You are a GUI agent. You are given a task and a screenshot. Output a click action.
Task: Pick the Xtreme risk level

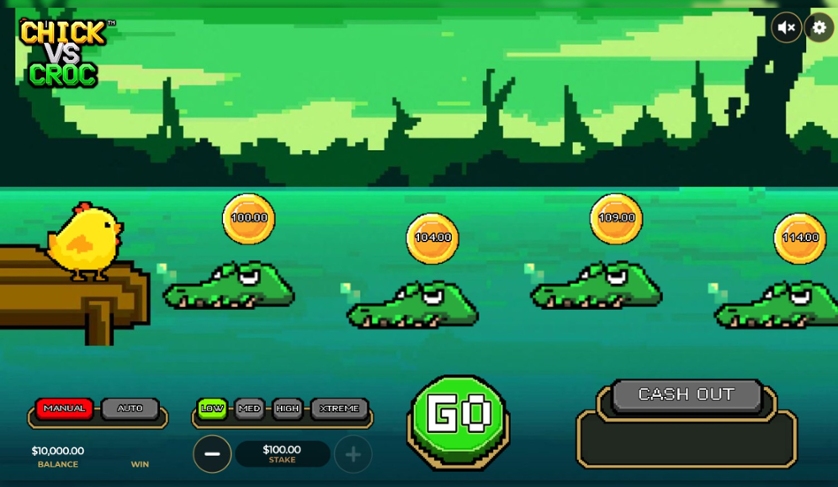[339, 409]
